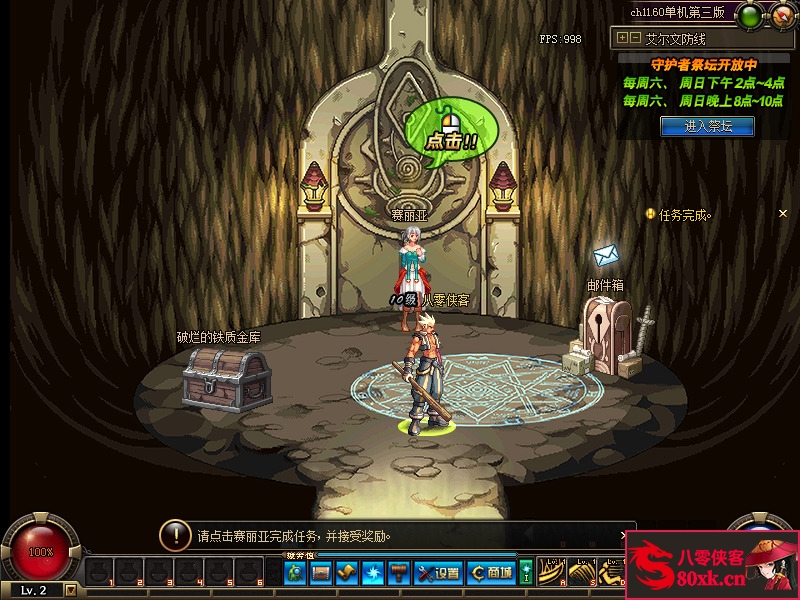Screen dimensions: 800x600
Task: Click the hammer icon in the menu bar
Action: (x=399, y=573)
